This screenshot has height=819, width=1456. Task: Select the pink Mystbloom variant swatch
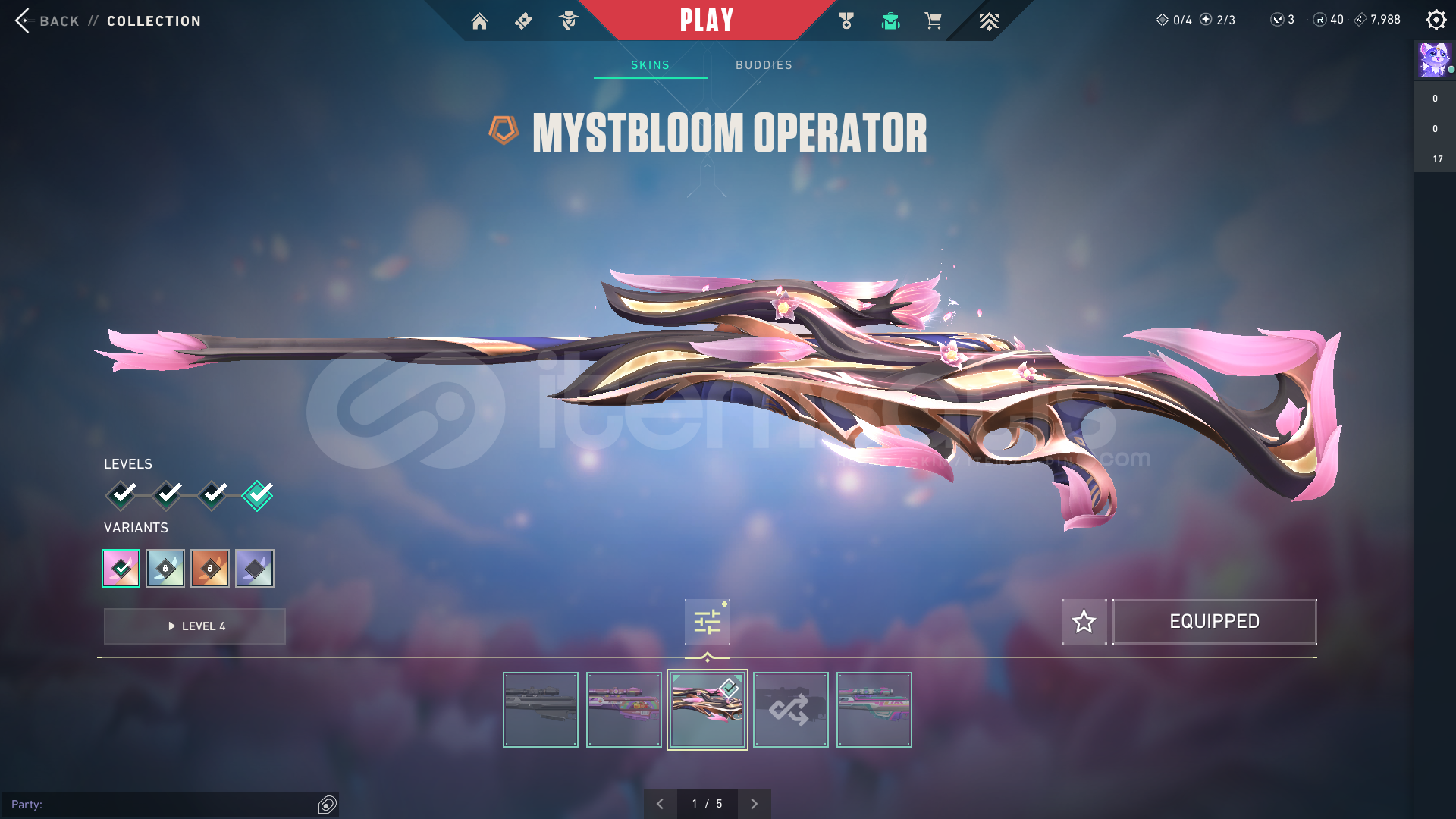pyautogui.click(x=121, y=568)
